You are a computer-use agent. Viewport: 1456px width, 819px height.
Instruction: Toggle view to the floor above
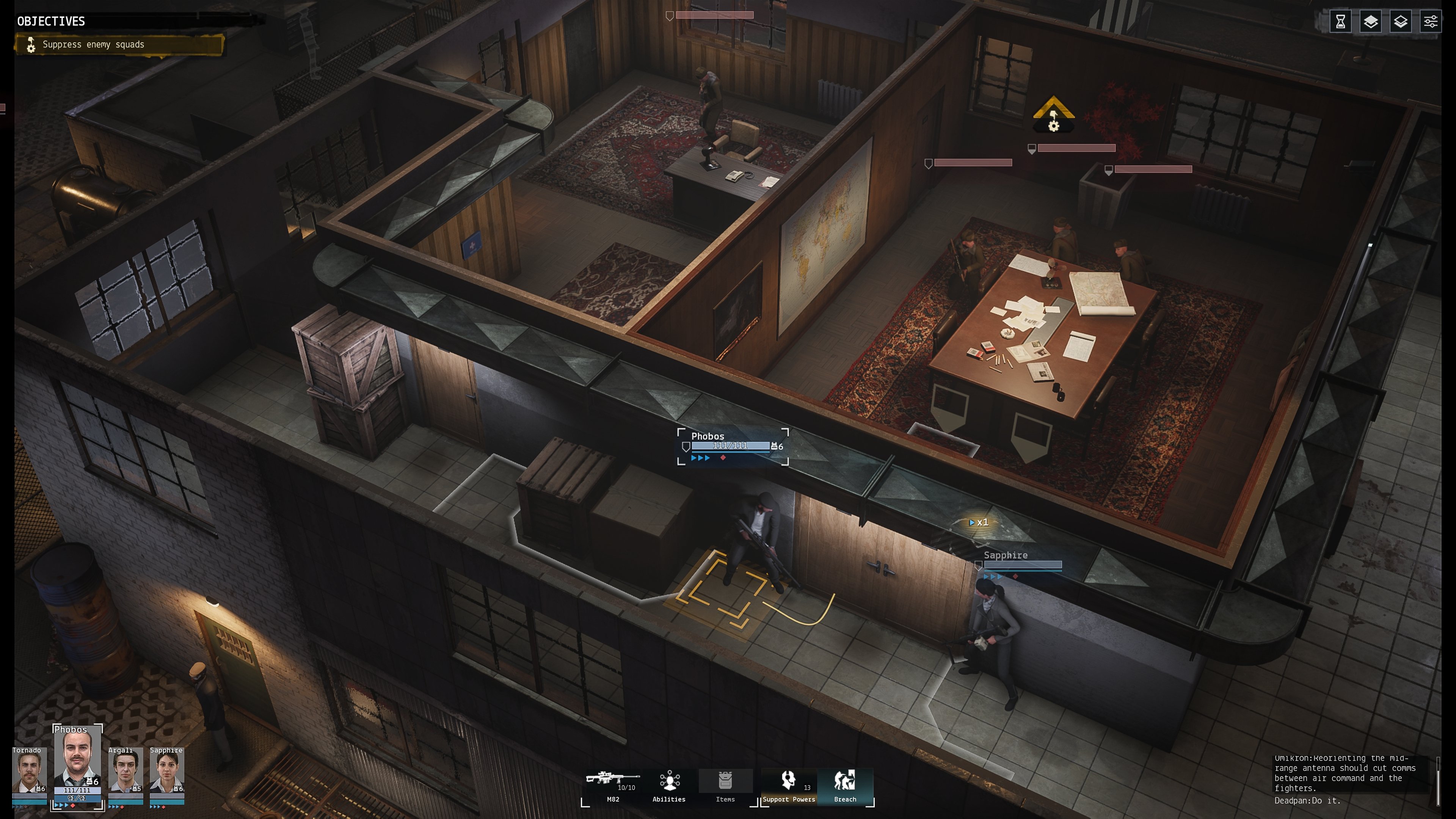point(1371,22)
